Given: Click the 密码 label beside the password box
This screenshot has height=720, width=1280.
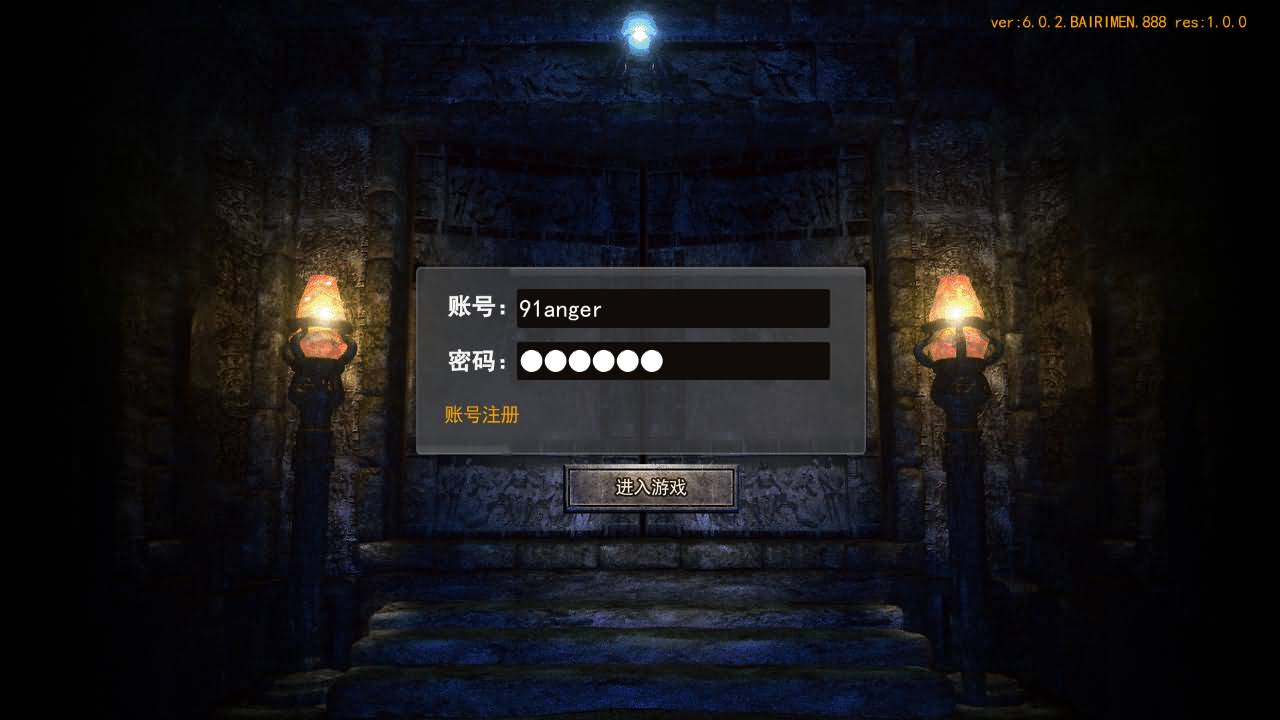Looking at the screenshot, I should (474, 361).
